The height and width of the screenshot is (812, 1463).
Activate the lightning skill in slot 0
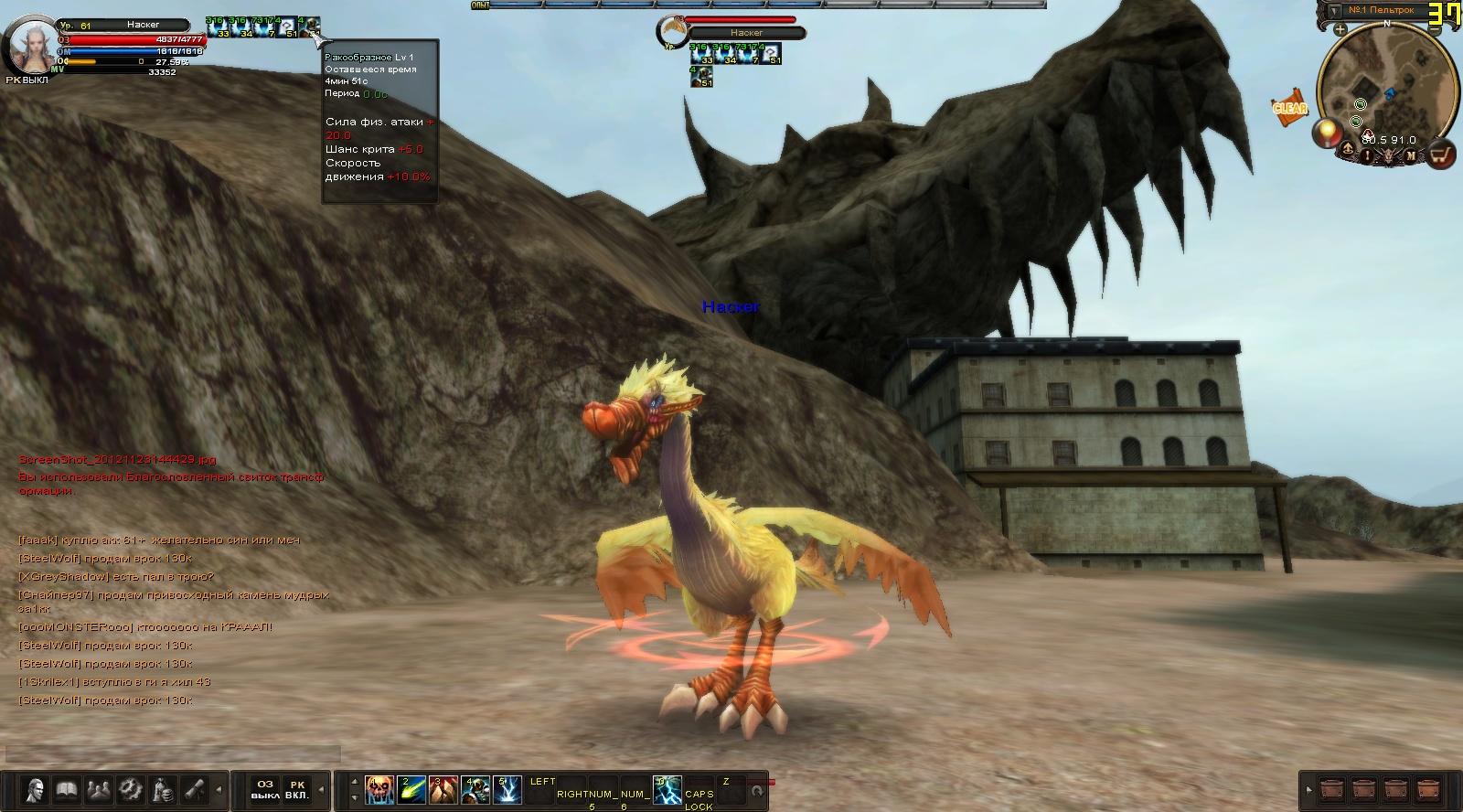(667, 789)
